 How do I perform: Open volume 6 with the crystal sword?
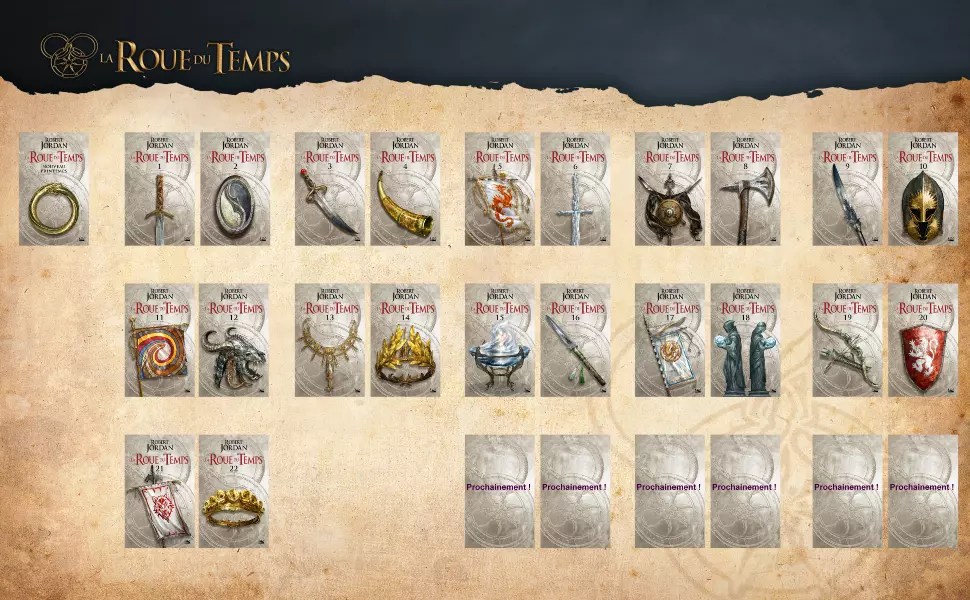coord(575,189)
